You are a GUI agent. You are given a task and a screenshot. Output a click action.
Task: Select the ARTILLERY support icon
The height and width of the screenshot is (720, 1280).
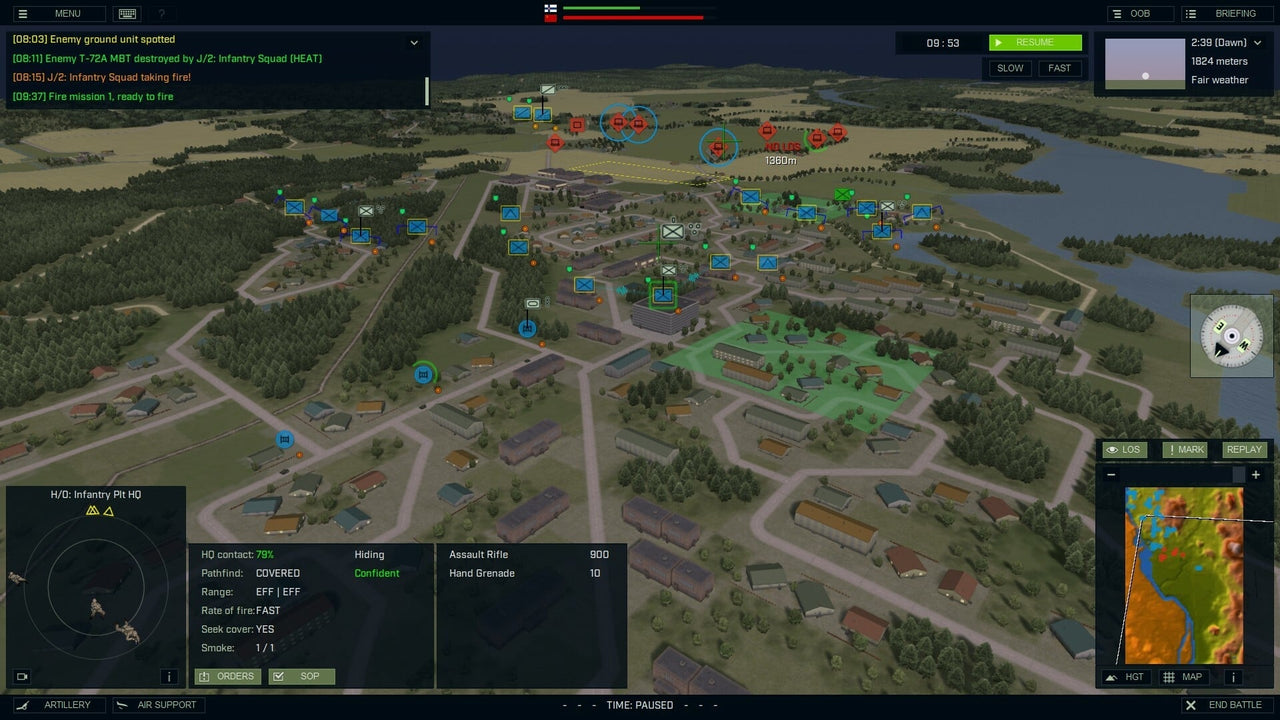point(23,705)
